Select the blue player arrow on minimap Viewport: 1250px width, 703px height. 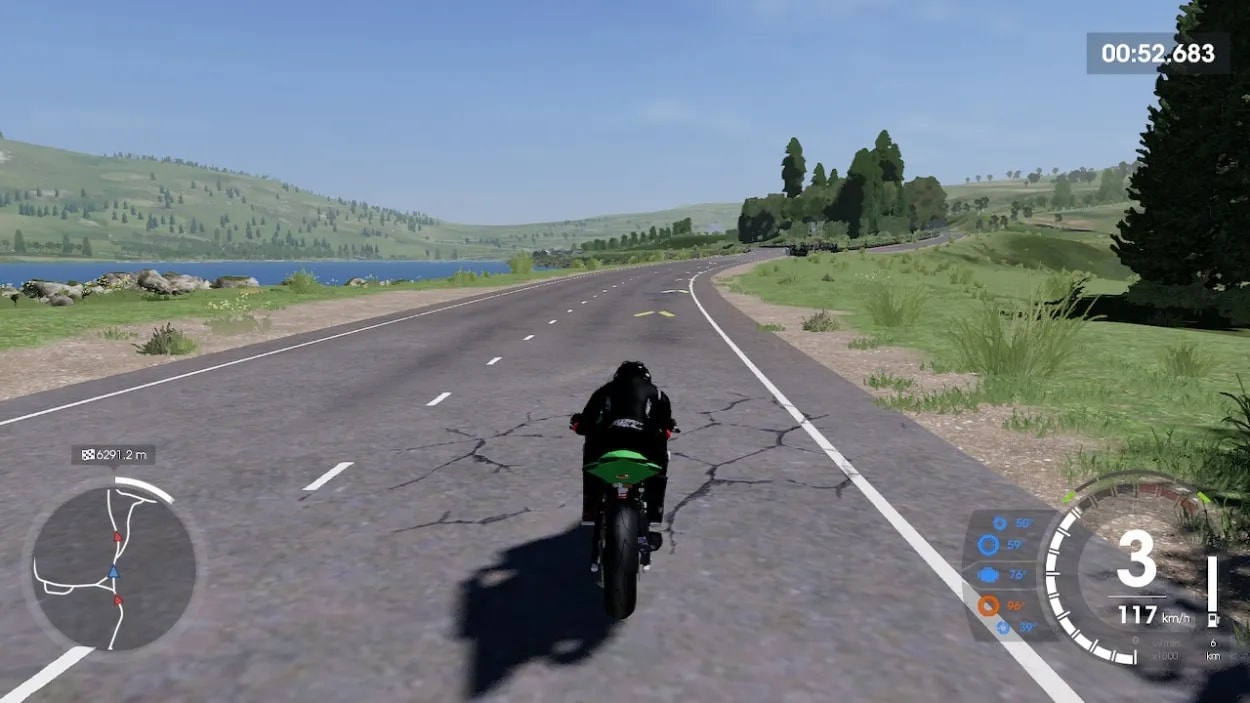tap(113, 572)
